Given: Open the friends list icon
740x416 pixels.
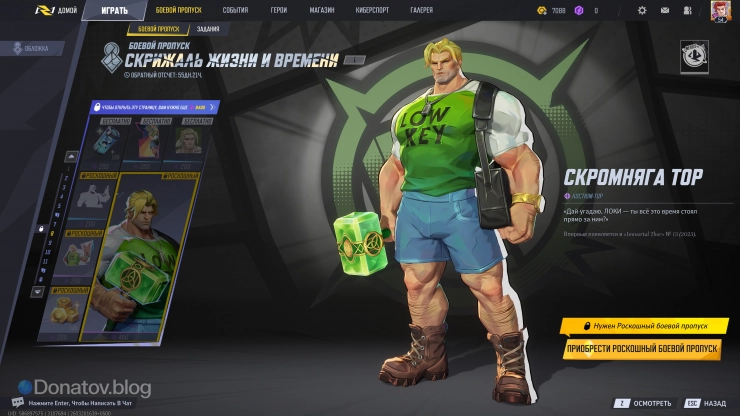Looking at the screenshot, I should pos(688,11).
